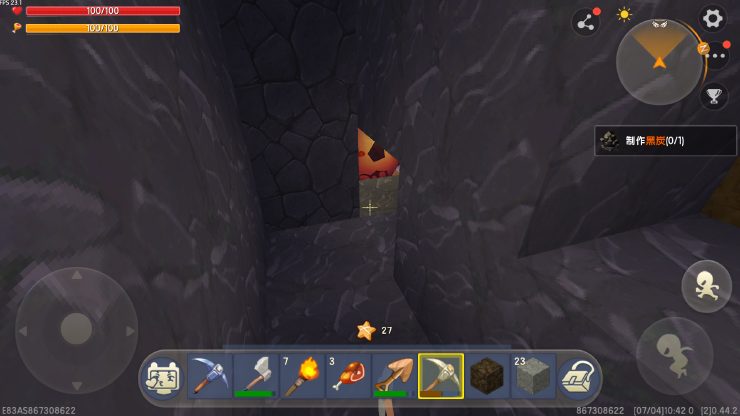Screen dimensions: 740x416
Task: Select the dark dirt block slot
Action: click(x=486, y=376)
